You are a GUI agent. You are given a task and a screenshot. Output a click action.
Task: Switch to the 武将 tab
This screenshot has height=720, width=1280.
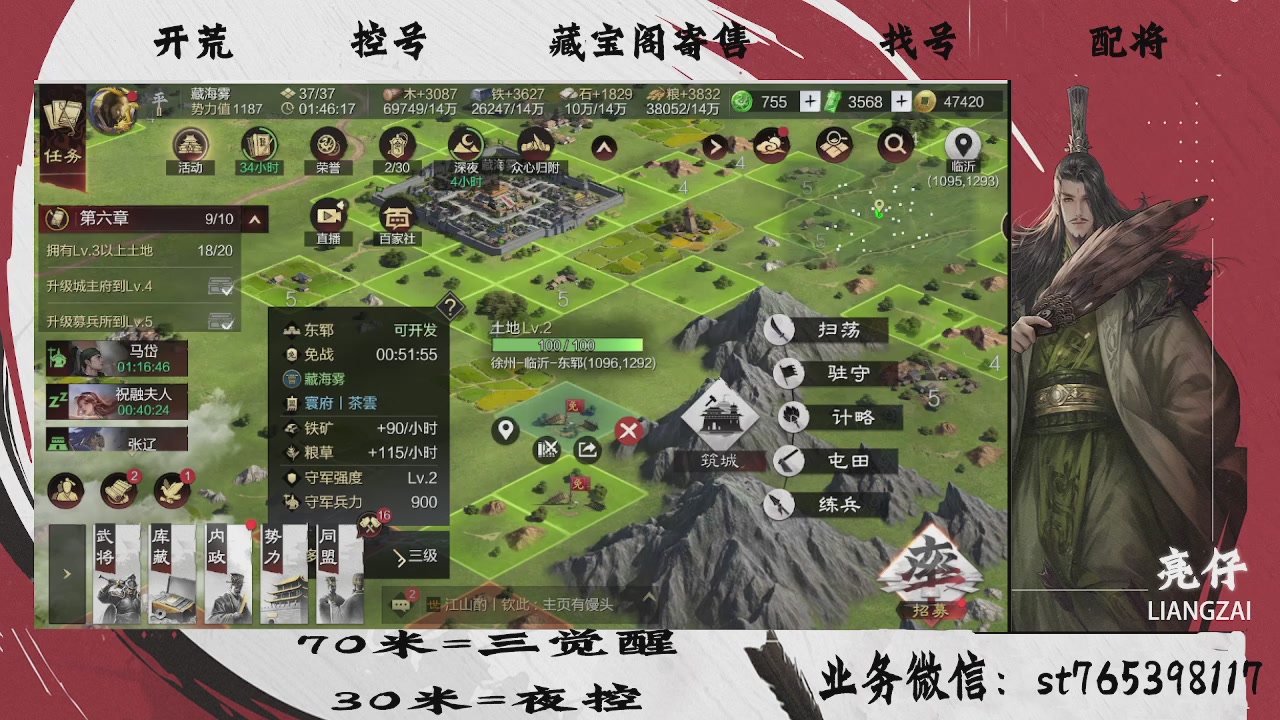[x=117, y=570]
